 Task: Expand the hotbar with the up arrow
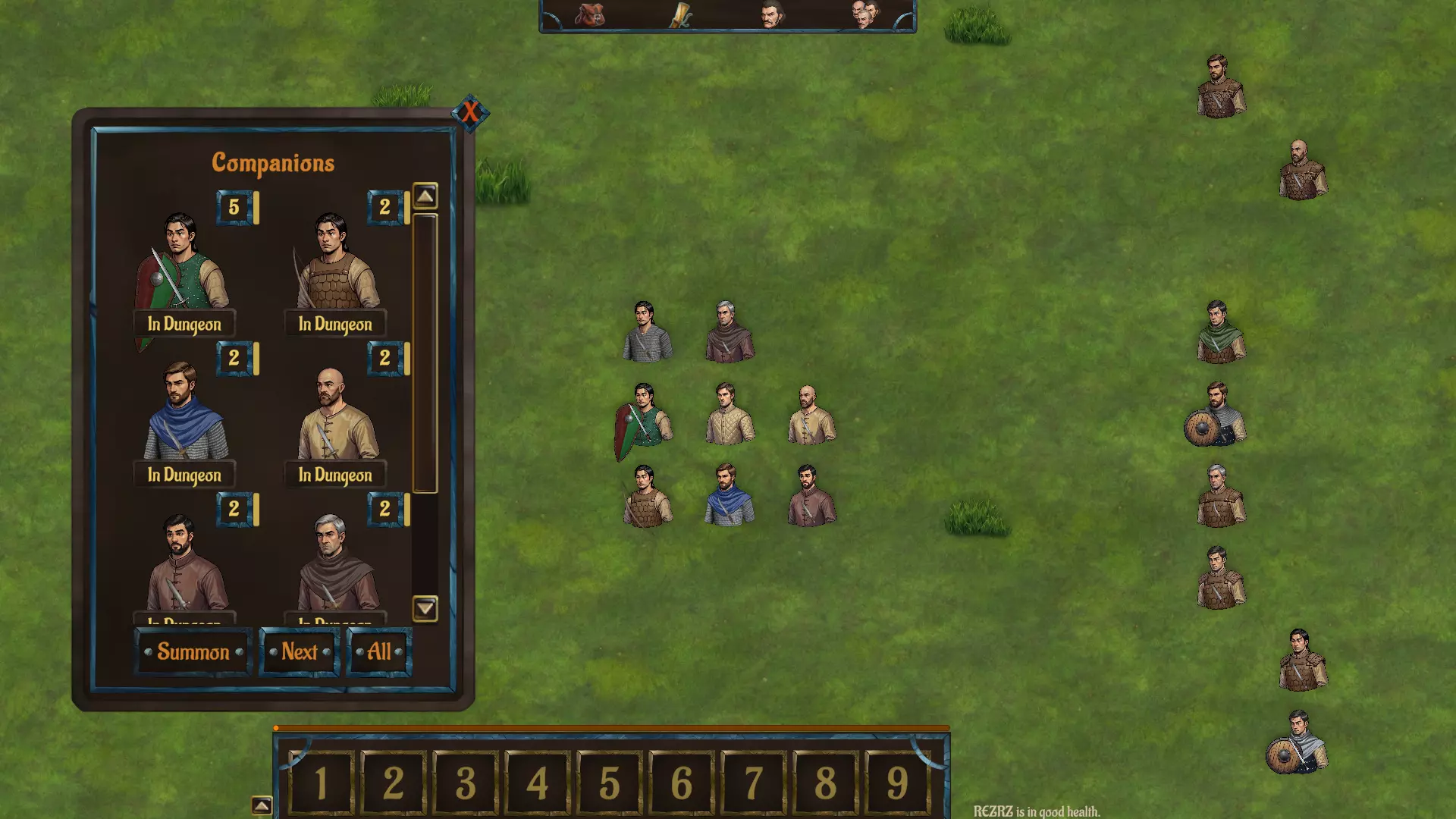(x=262, y=805)
